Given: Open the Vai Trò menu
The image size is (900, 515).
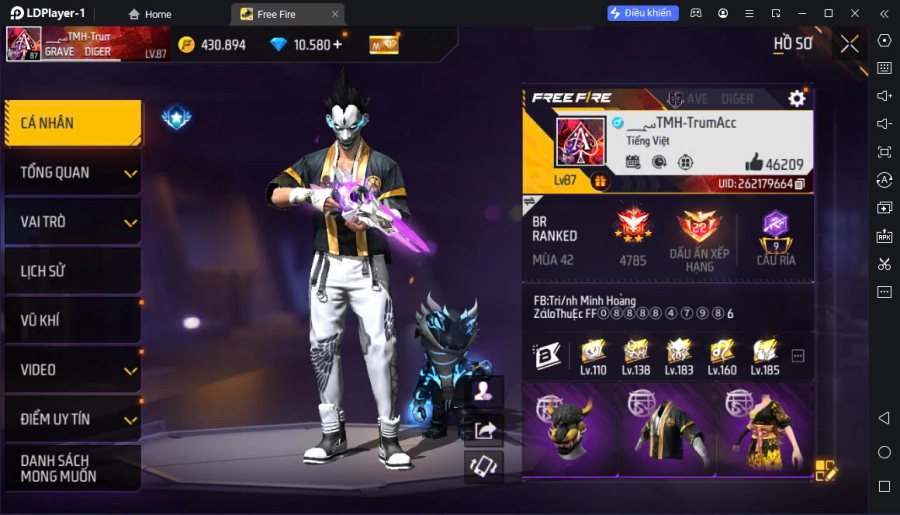Looking at the screenshot, I should pos(72,222).
